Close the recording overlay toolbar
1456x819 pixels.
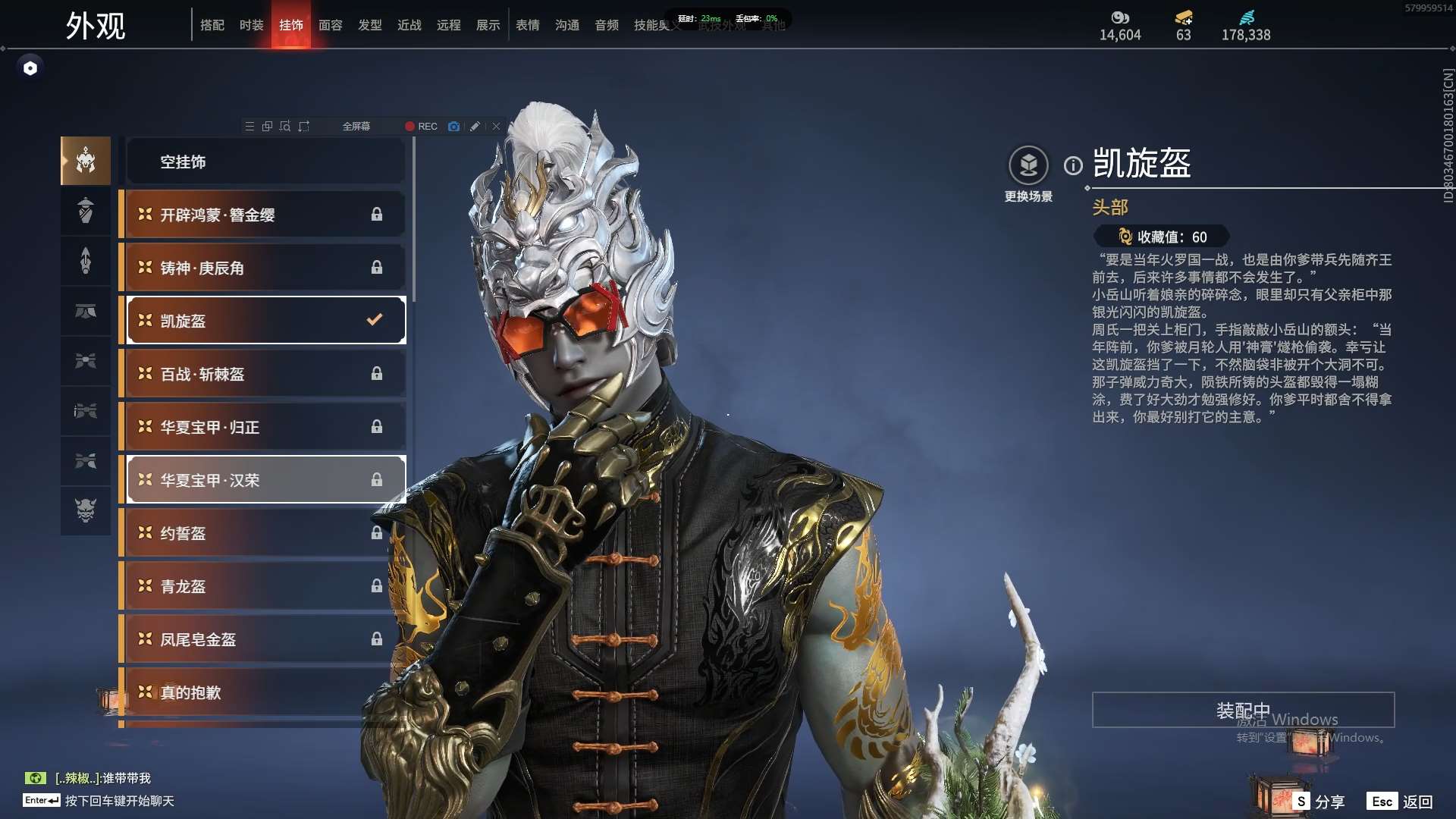pyautogui.click(x=496, y=127)
